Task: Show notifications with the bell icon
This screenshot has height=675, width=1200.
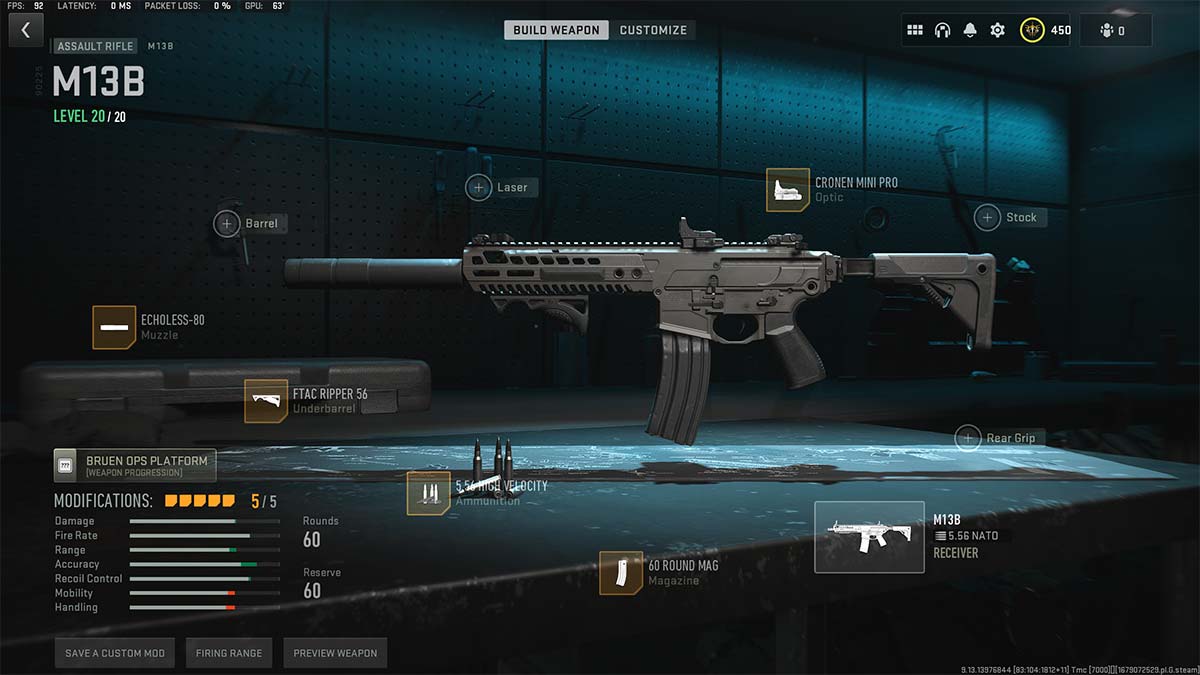Action: point(970,30)
